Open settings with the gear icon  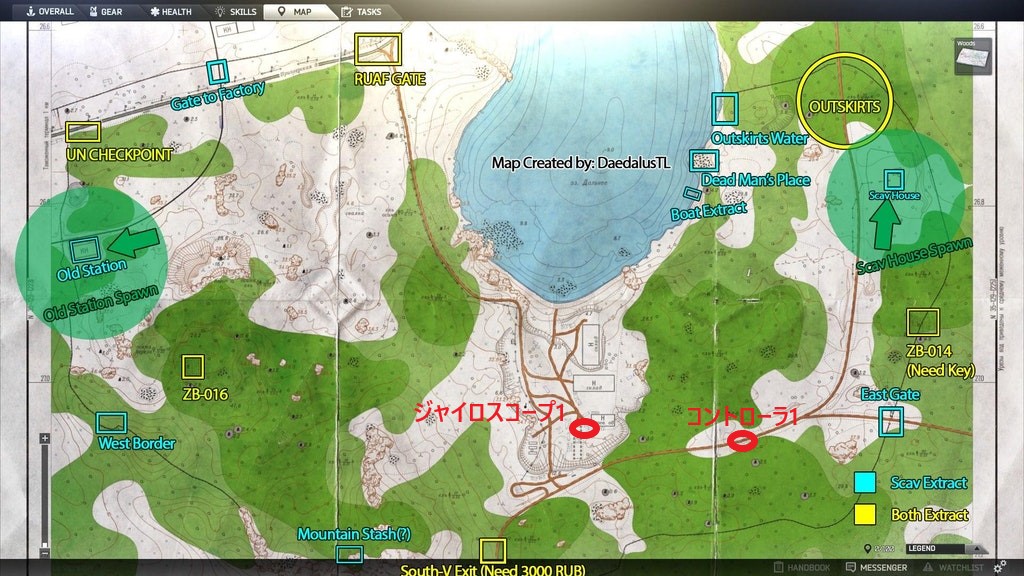click(x=999, y=567)
